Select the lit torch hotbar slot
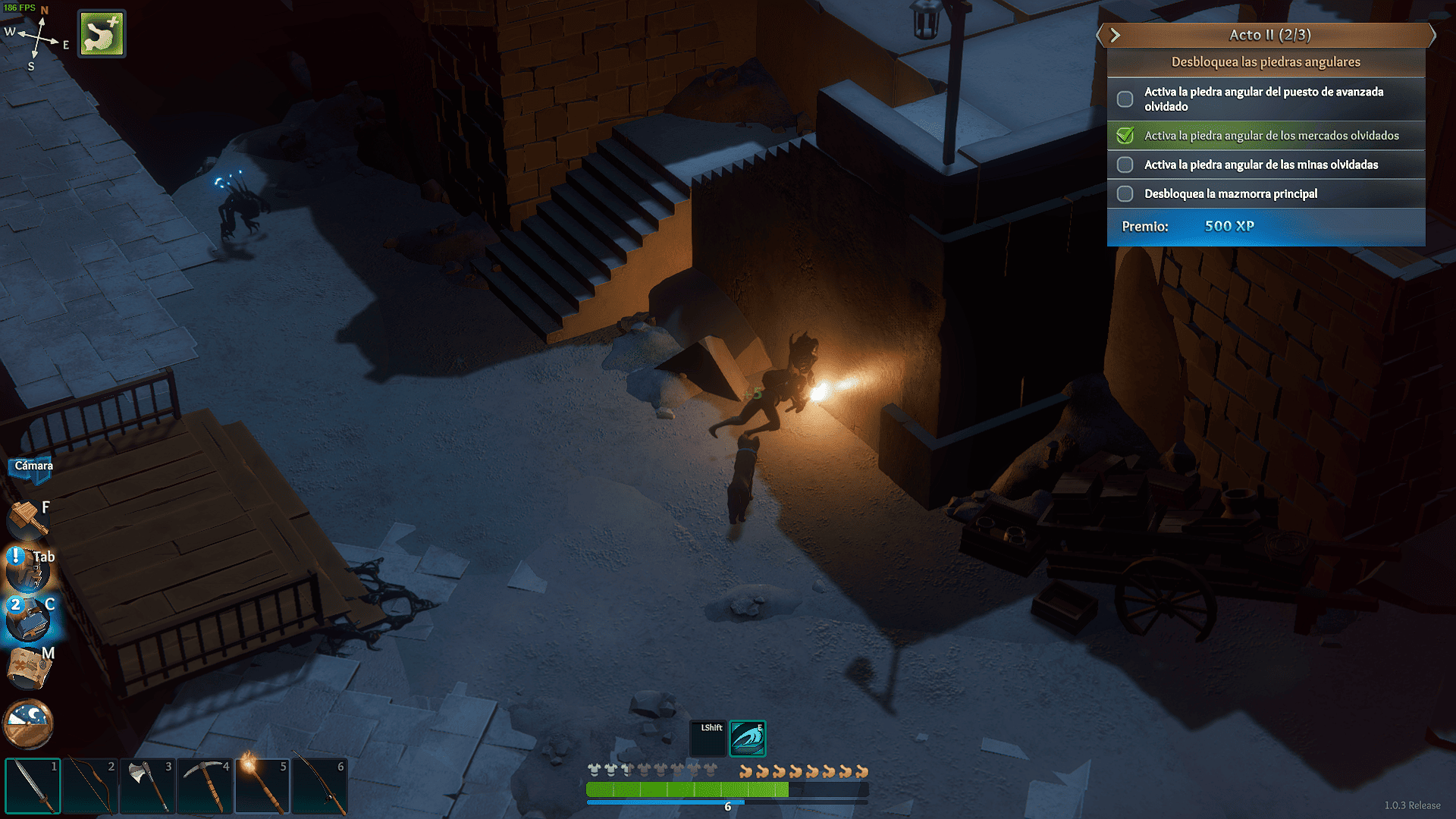Image resolution: width=1456 pixels, height=819 pixels. point(262,786)
